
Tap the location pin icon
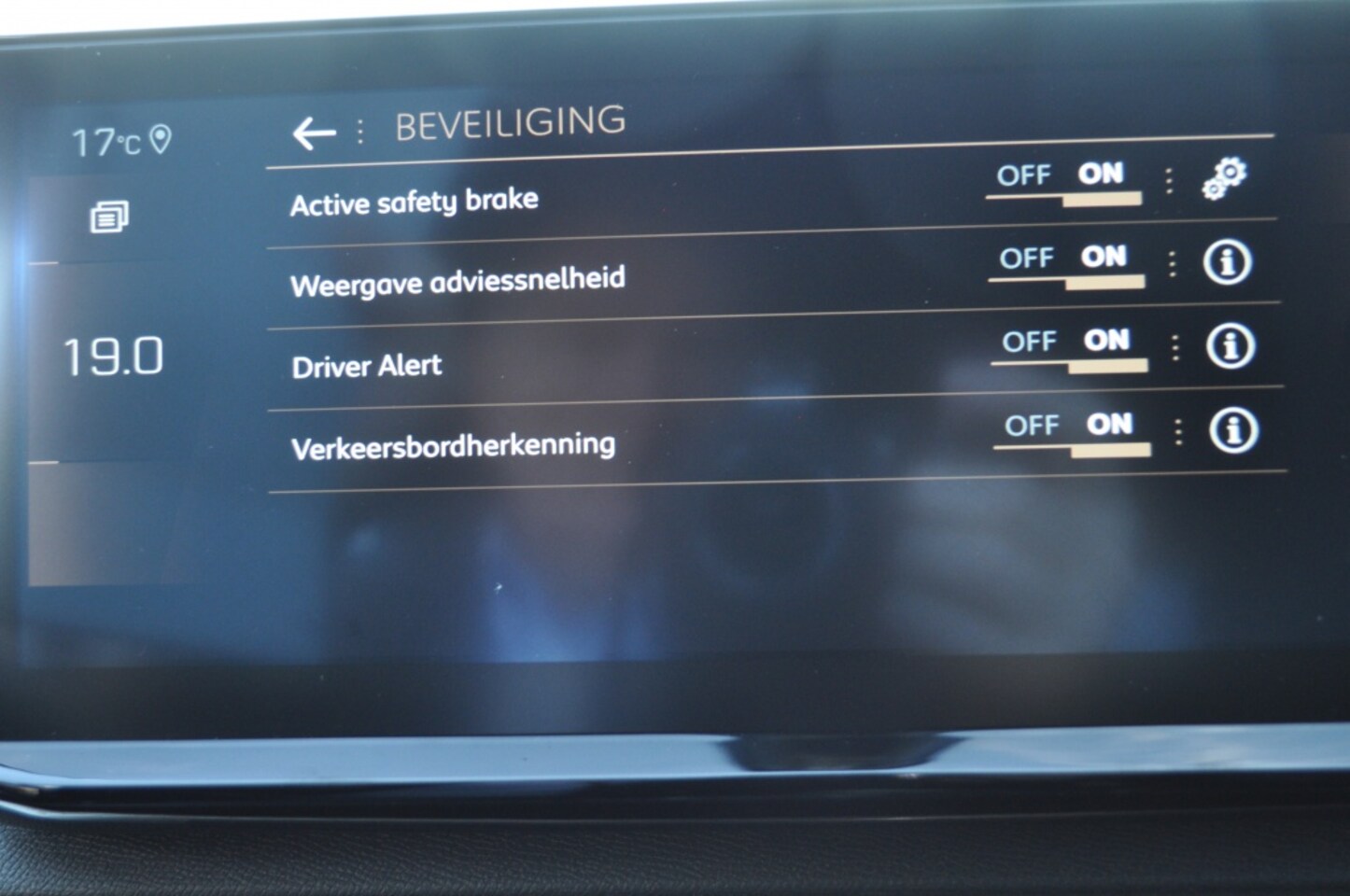coord(161,140)
